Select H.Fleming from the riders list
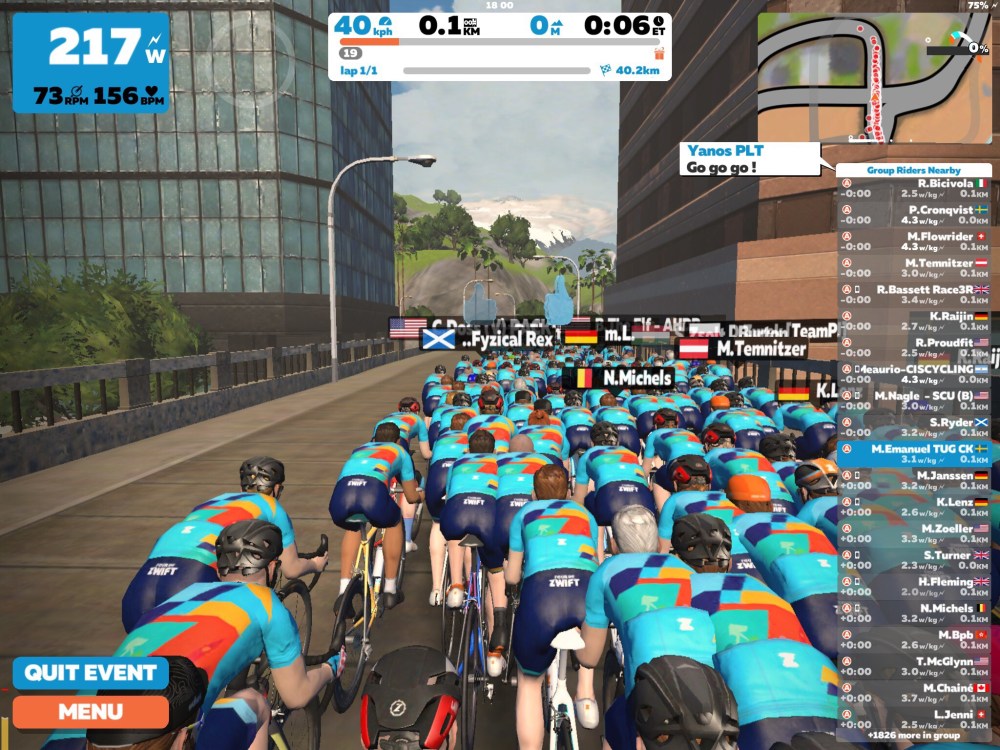The height and width of the screenshot is (750, 1000). pyautogui.click(x=914, y=587)
